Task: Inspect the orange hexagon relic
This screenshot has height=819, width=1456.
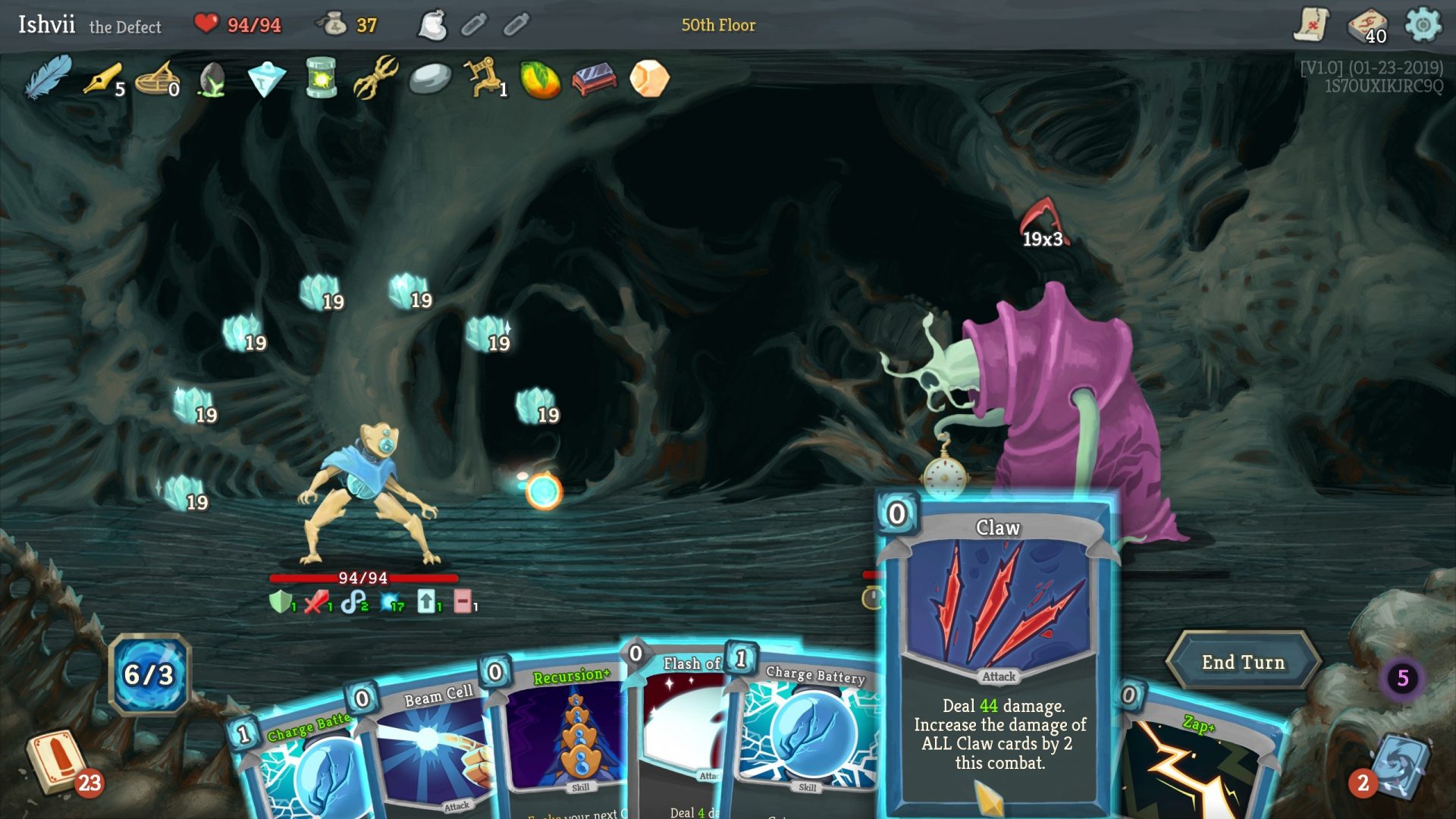Action: 649,79
